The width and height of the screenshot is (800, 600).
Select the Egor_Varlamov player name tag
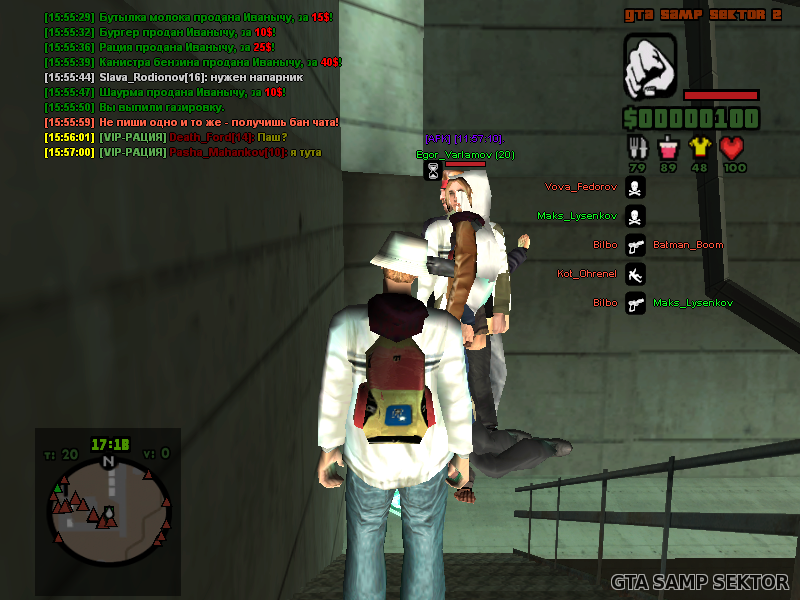pyautogui.click(x=465, y=155)
